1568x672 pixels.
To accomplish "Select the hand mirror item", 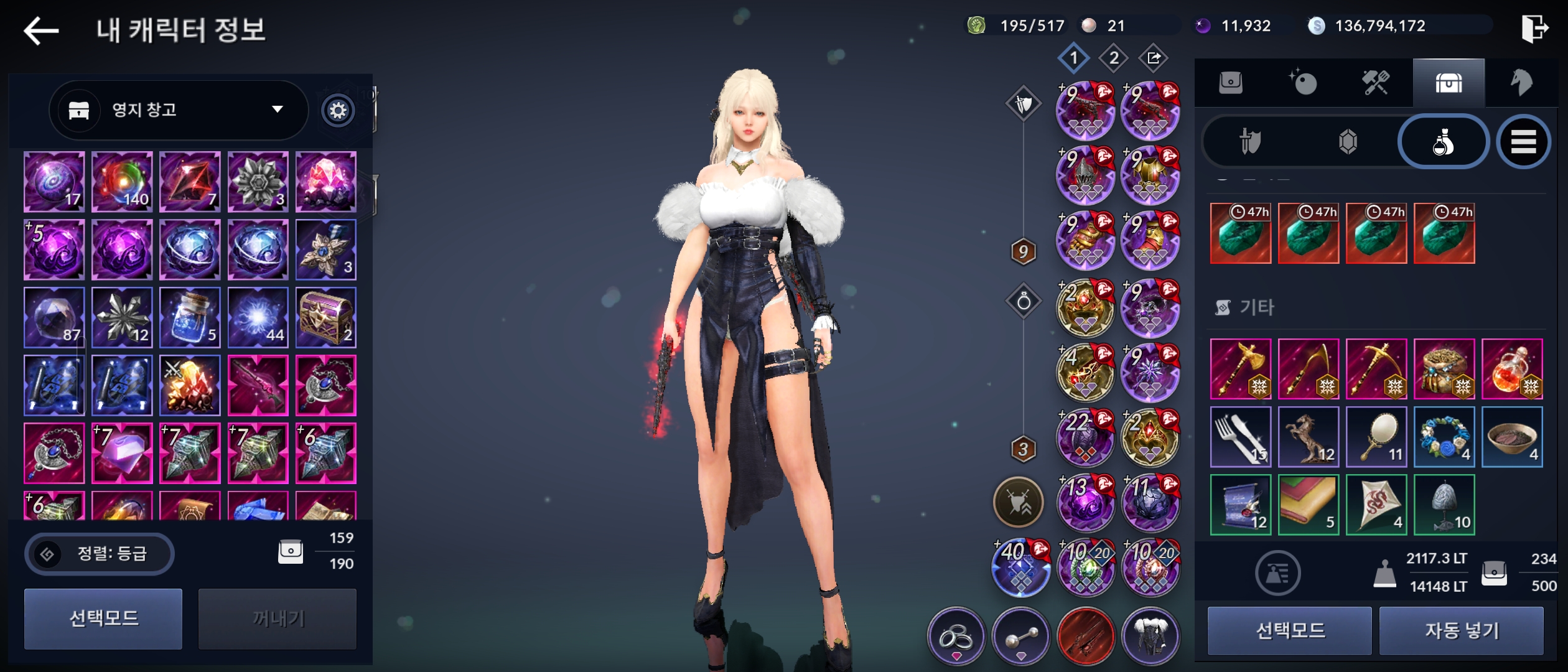I will coord(1376,437).
